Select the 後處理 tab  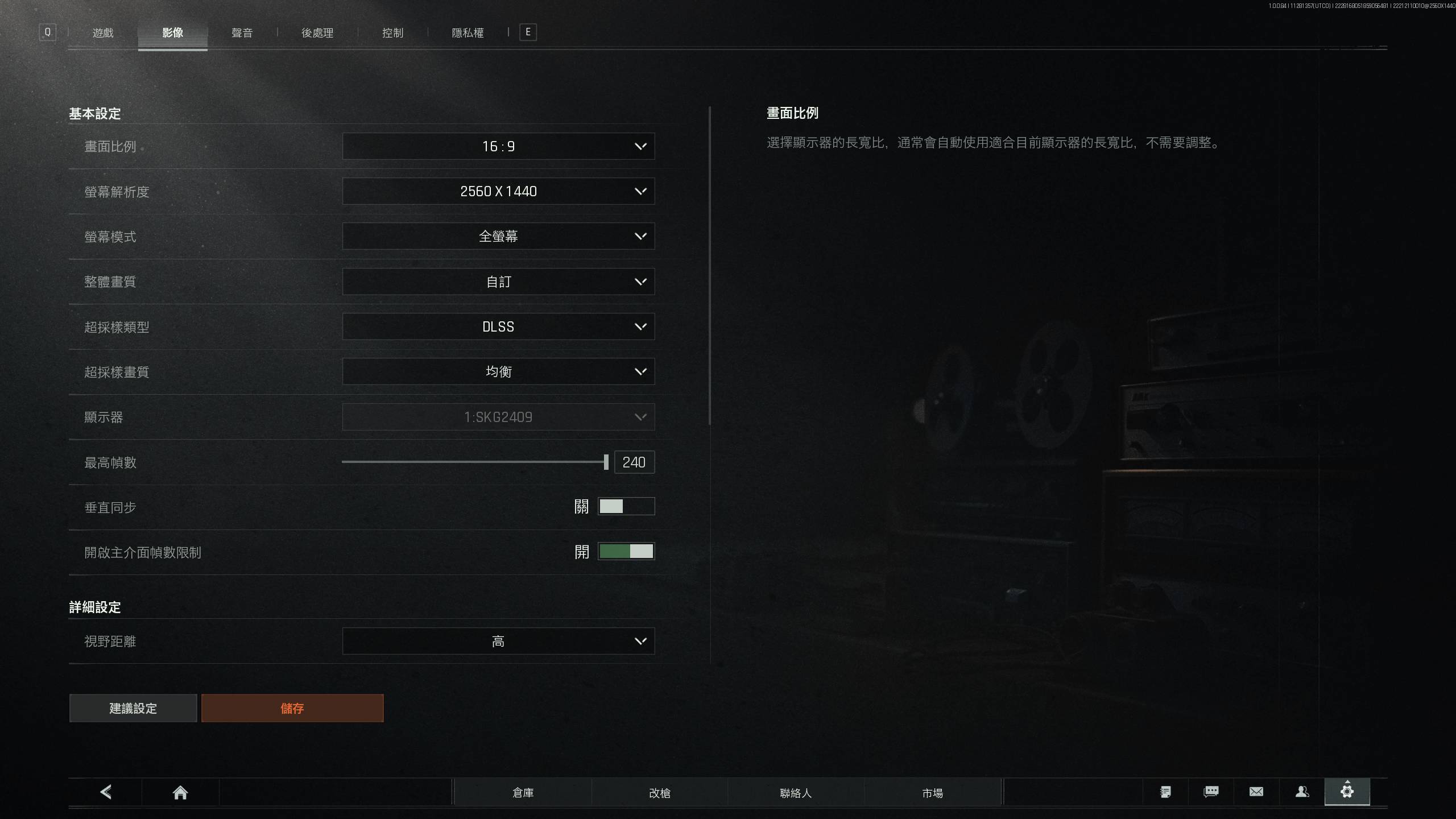click(x=317, y=33)
